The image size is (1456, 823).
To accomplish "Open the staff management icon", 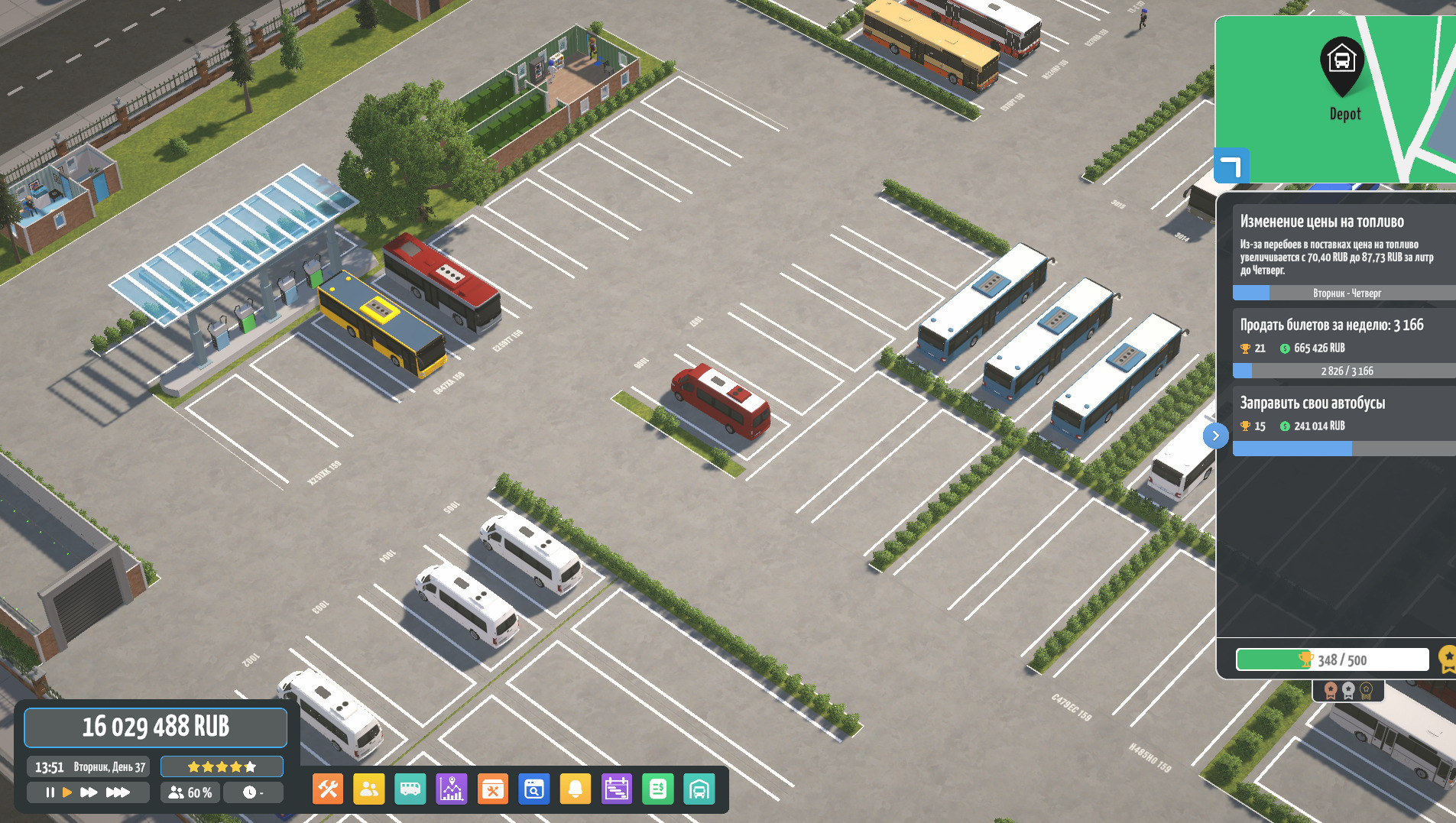I will pyautogui.click(x=369, y=789).
